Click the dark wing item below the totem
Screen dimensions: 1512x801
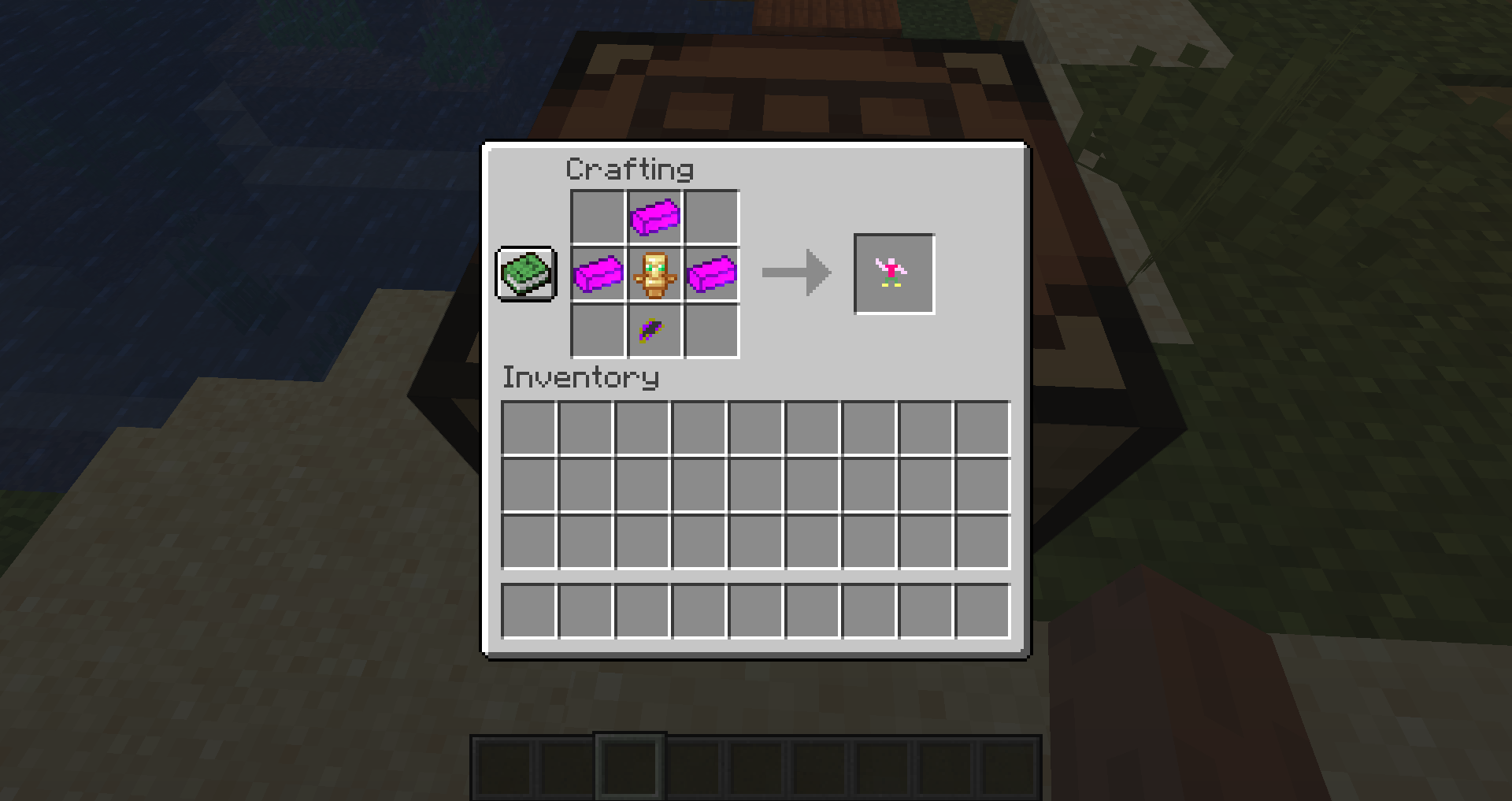click(x=653, y=329)
